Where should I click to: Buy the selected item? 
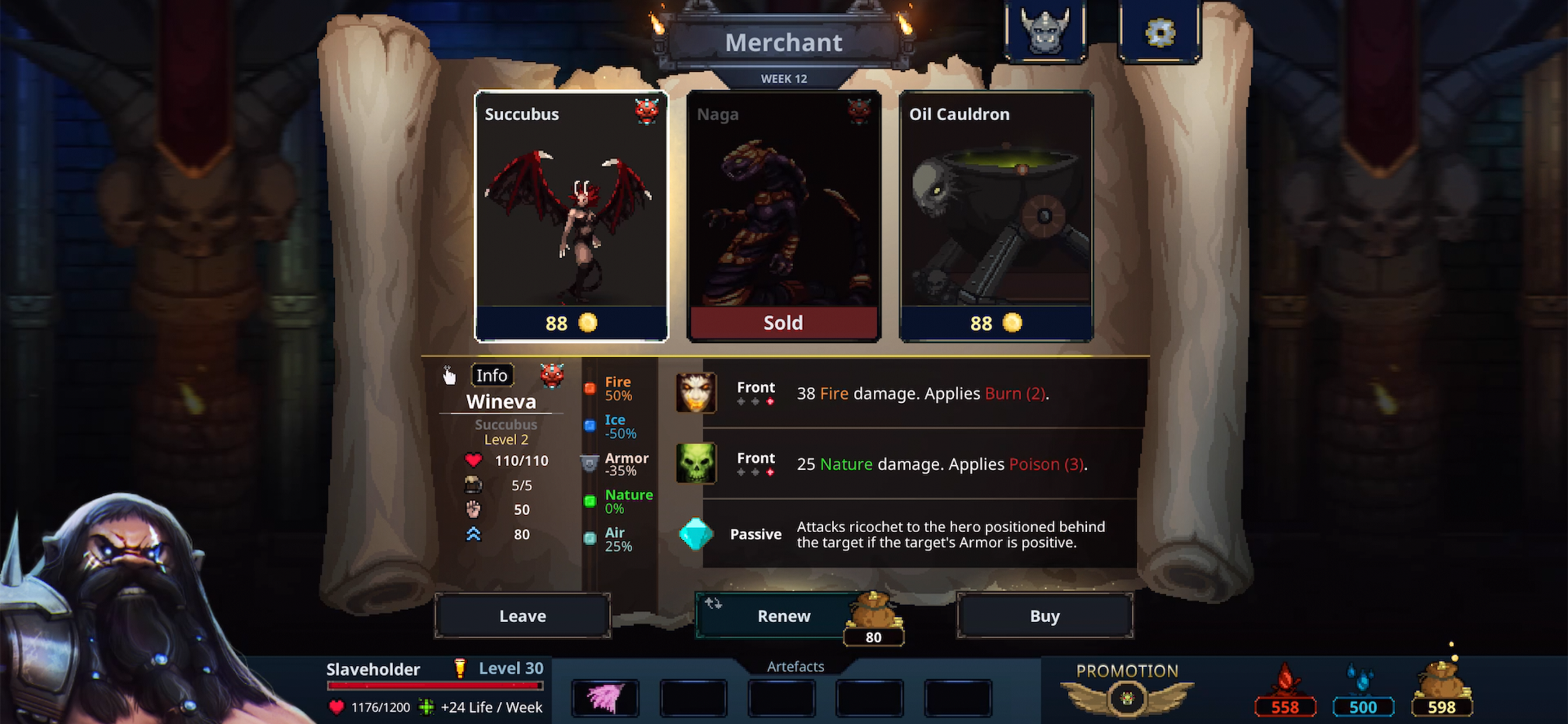pyautogui.click(x=1045, y=616)
